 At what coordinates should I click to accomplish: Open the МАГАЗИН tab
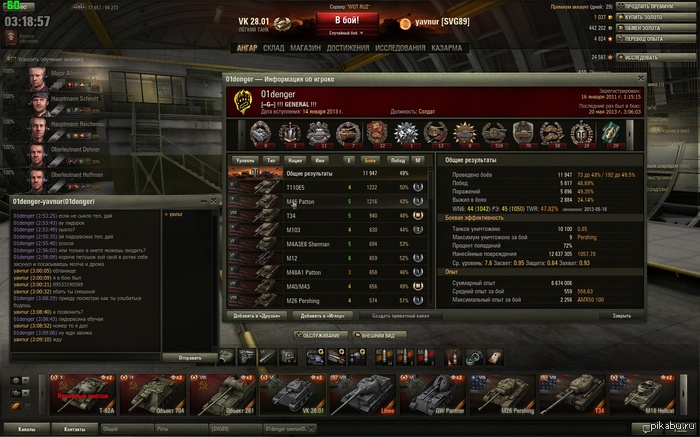(307, 47)
